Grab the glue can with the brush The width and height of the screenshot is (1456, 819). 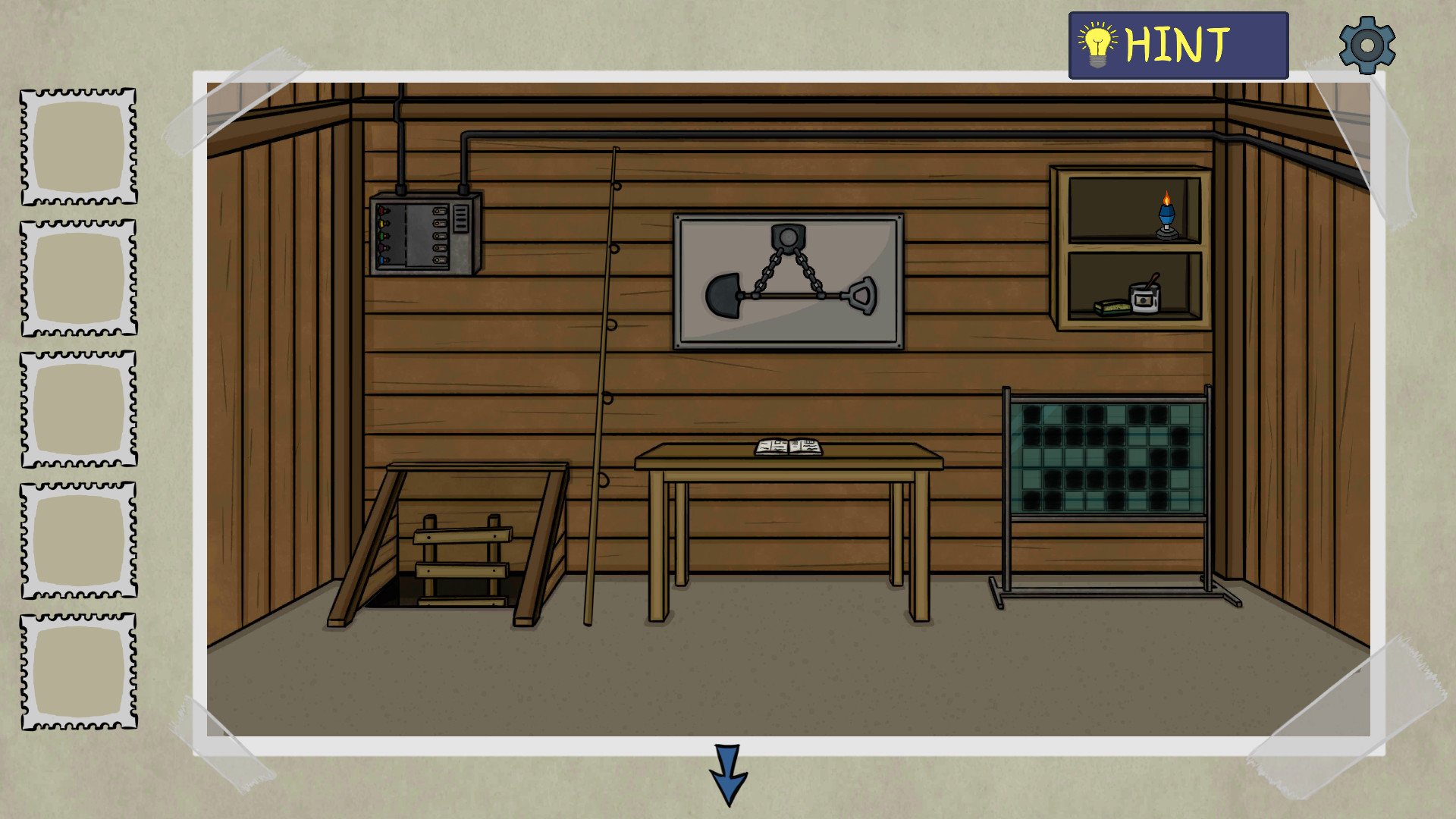(x=1145, y=298)
